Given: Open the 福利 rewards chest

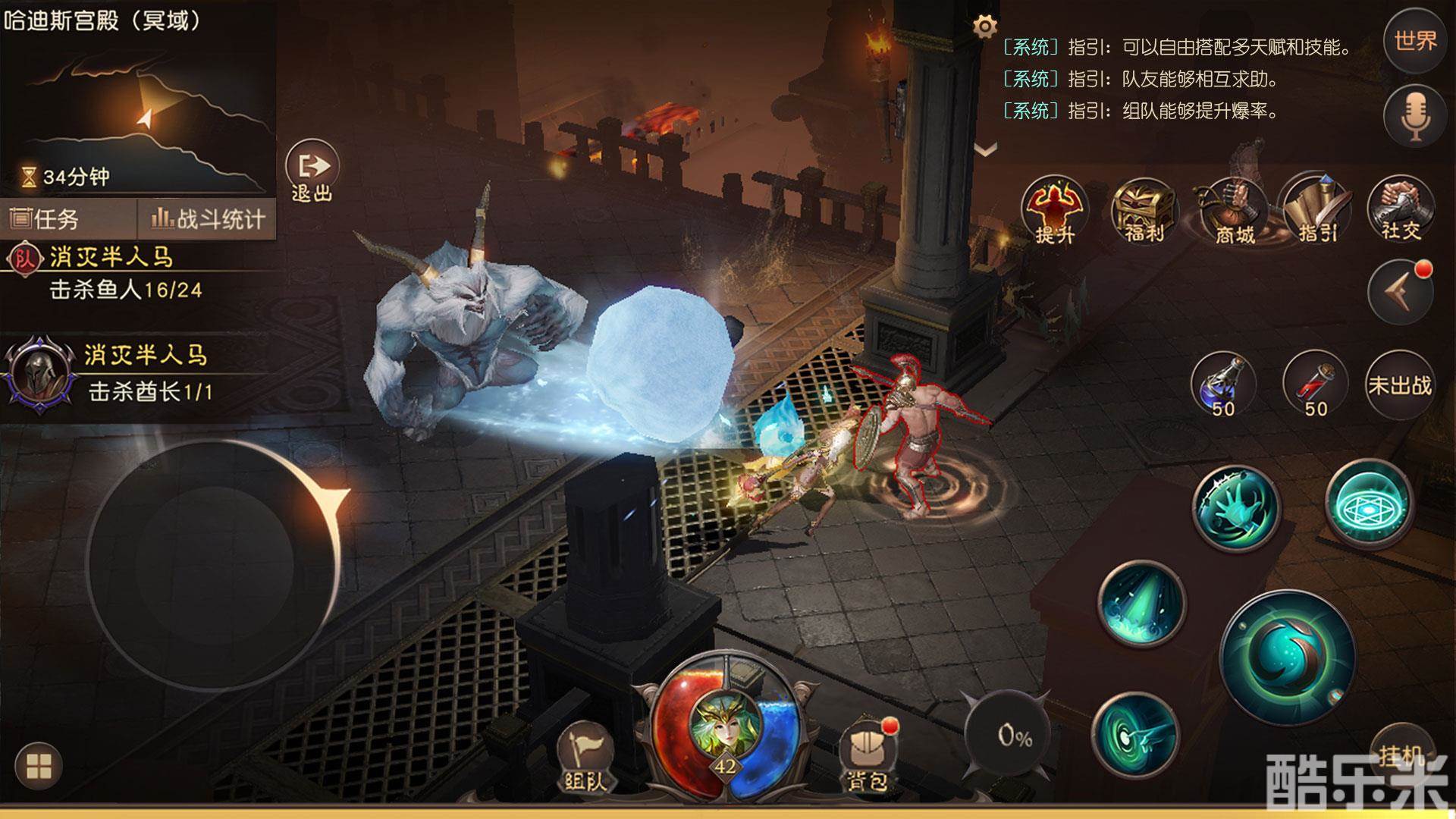Looking at the screenshot, I should point(1143,211).
